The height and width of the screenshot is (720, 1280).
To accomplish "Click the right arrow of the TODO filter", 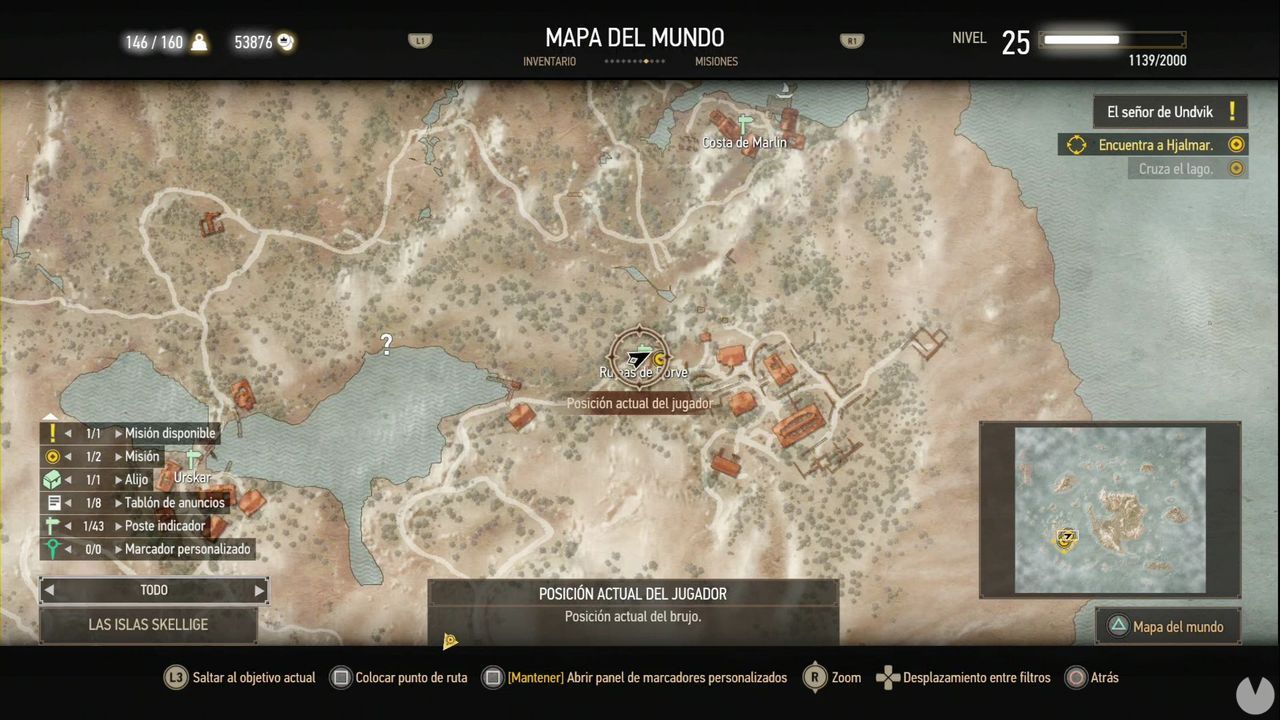I will point(259,590).
